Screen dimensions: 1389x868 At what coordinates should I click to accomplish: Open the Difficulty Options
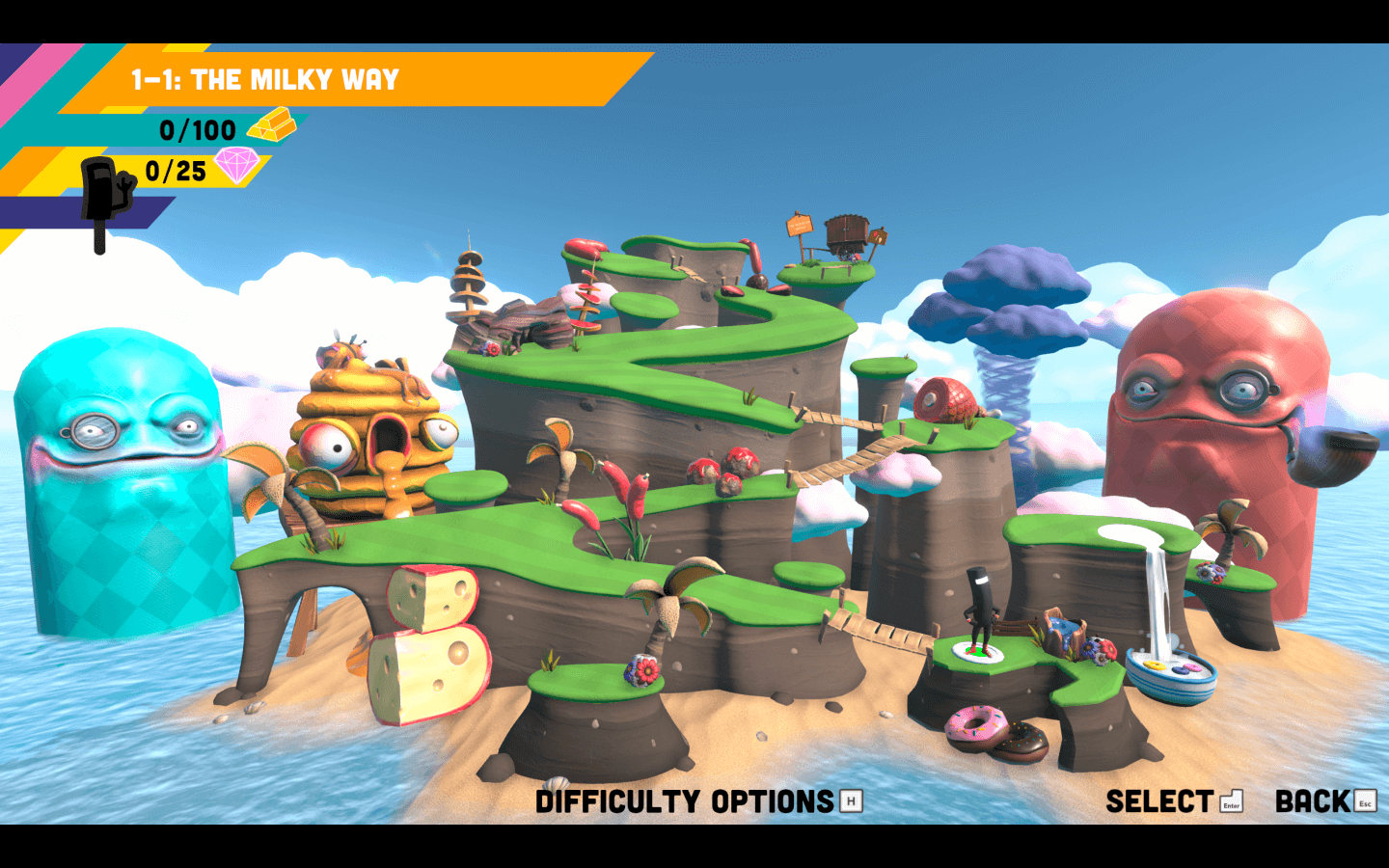tap(687, 801)
